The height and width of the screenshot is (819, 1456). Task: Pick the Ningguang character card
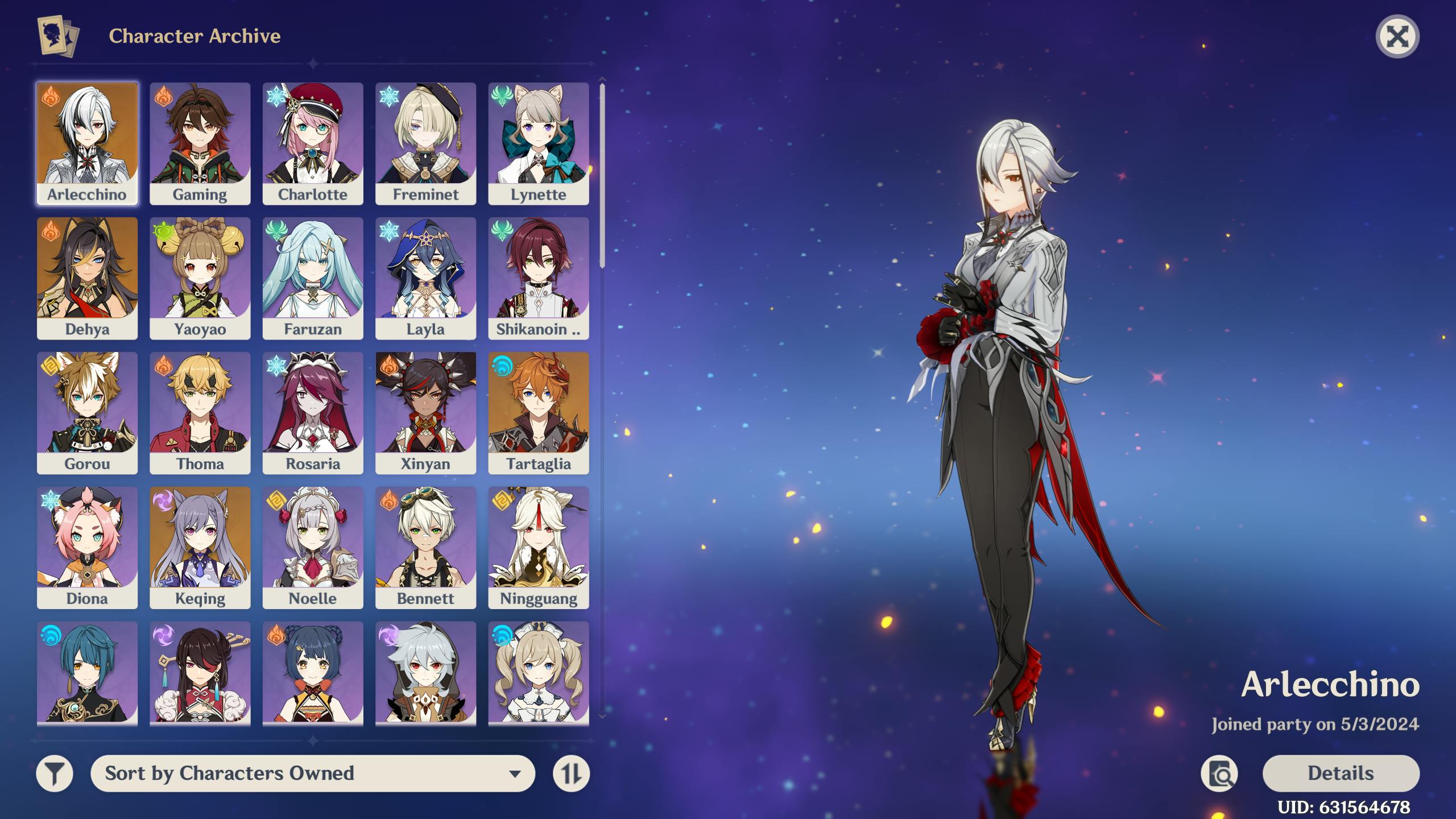click(x=538, y=547)
